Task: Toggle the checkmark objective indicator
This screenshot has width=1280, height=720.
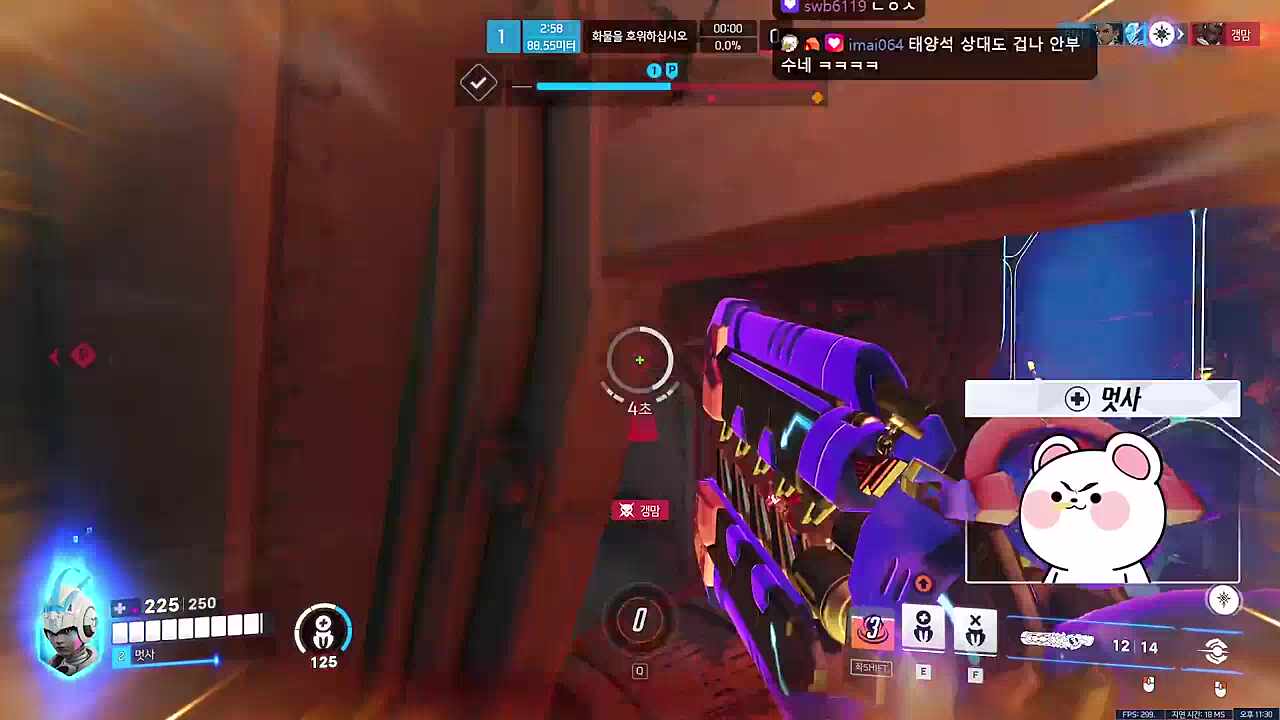Action: click(477, 83)
